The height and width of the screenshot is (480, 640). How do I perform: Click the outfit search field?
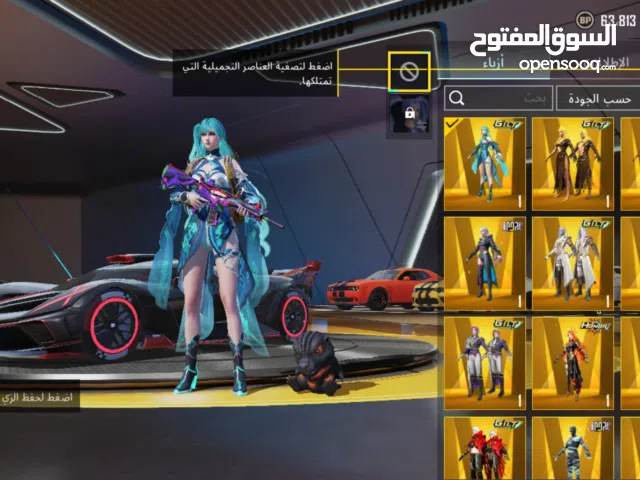(497, 98)
